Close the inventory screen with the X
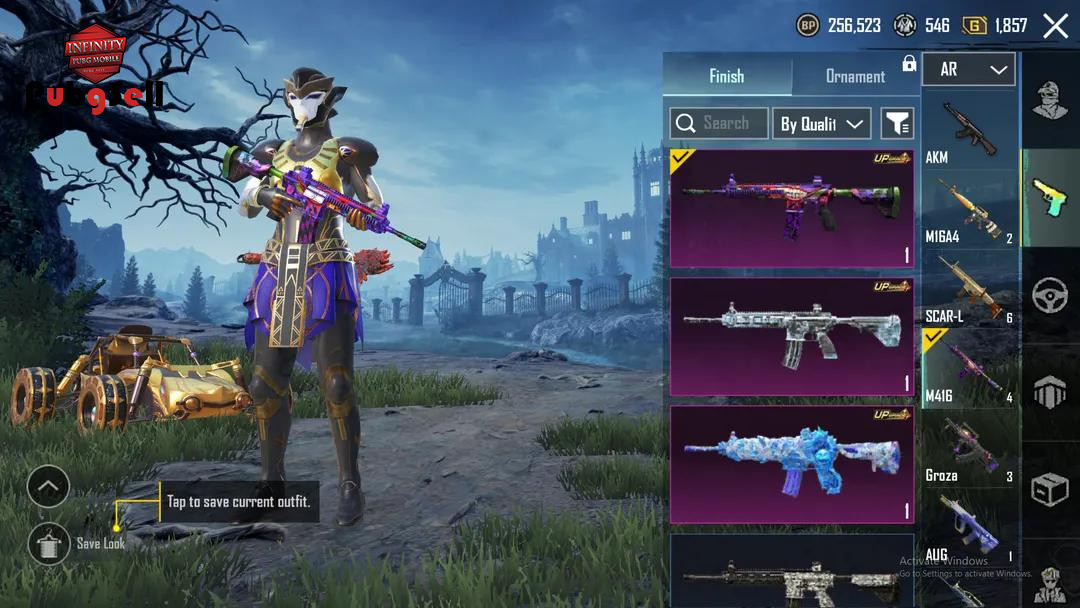This screenshot has height=608, width=1080. [x=1055, y=26]
